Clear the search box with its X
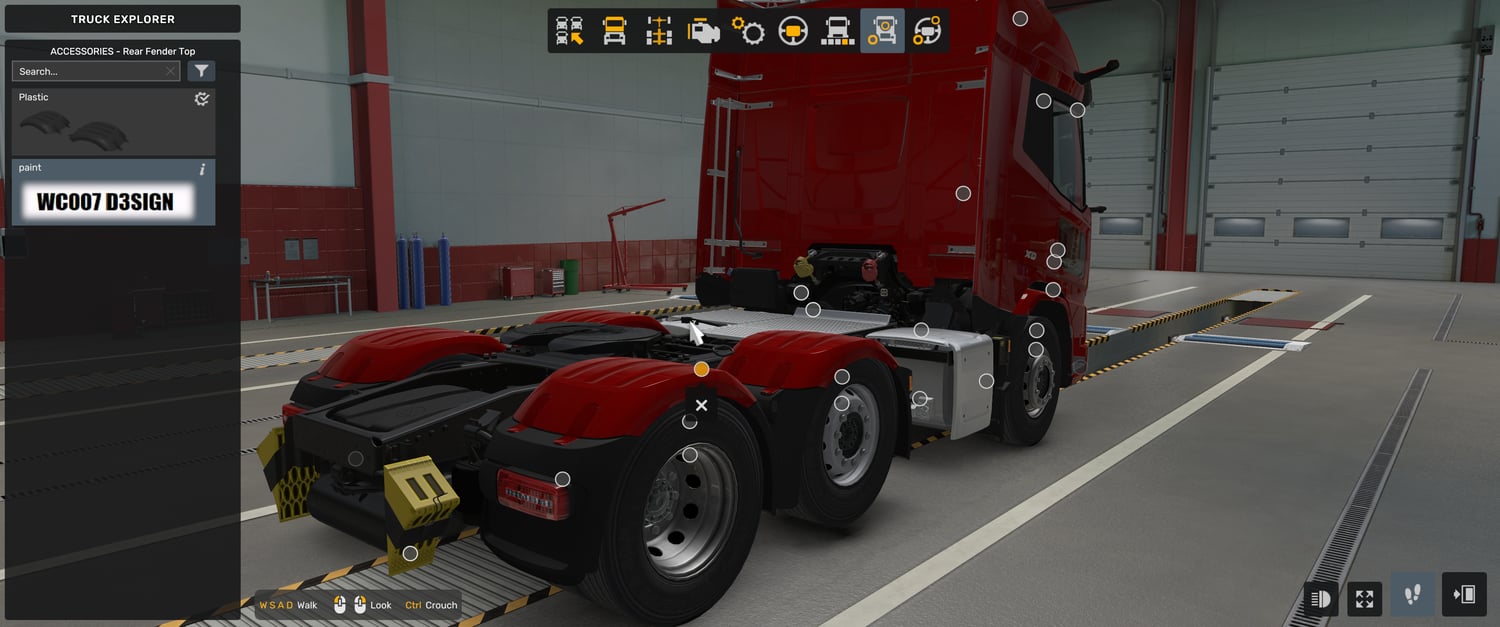The width and height of the screenshot is (1500, 627). point(171,71)
